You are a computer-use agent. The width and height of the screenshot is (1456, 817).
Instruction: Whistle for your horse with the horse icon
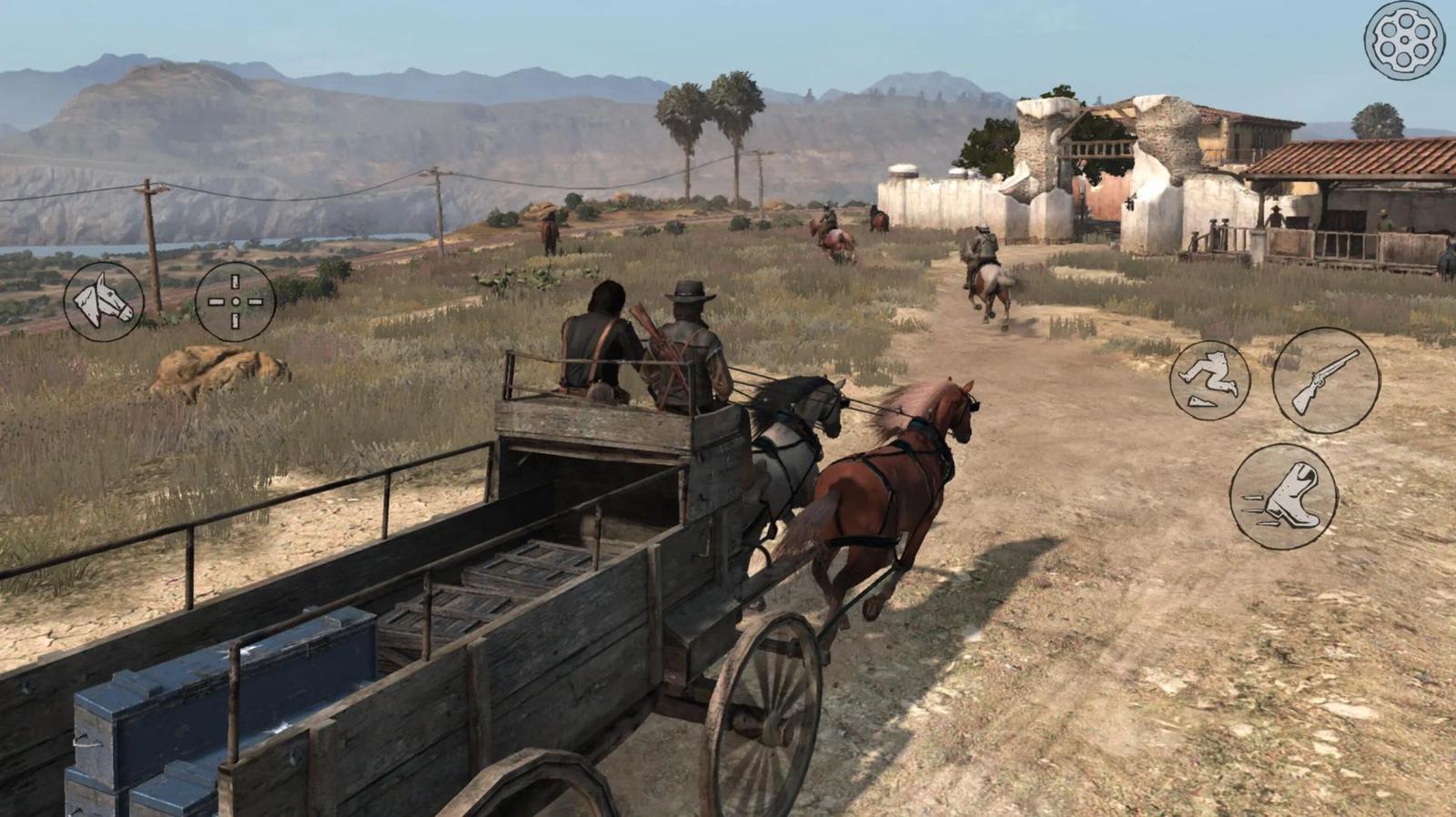click(x=103, y=302)
